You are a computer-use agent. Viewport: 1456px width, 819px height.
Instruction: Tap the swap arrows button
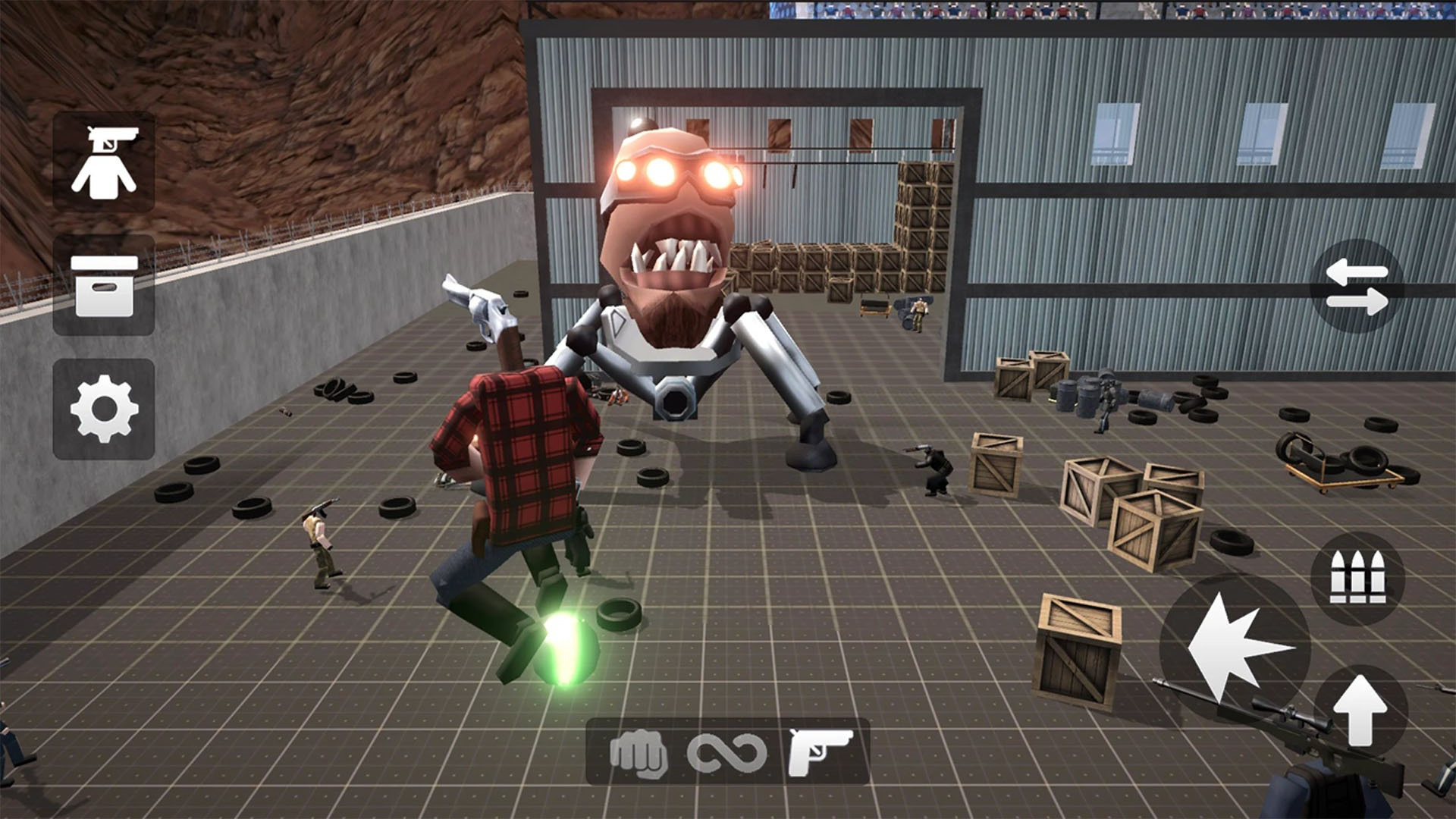coord(1357,287)
